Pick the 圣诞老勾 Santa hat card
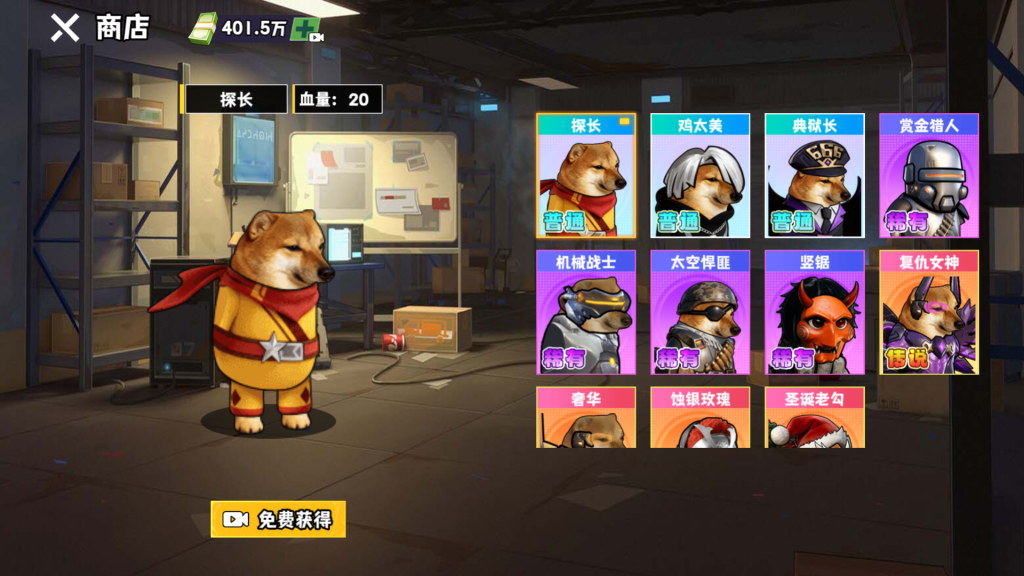 pos(814,418)
